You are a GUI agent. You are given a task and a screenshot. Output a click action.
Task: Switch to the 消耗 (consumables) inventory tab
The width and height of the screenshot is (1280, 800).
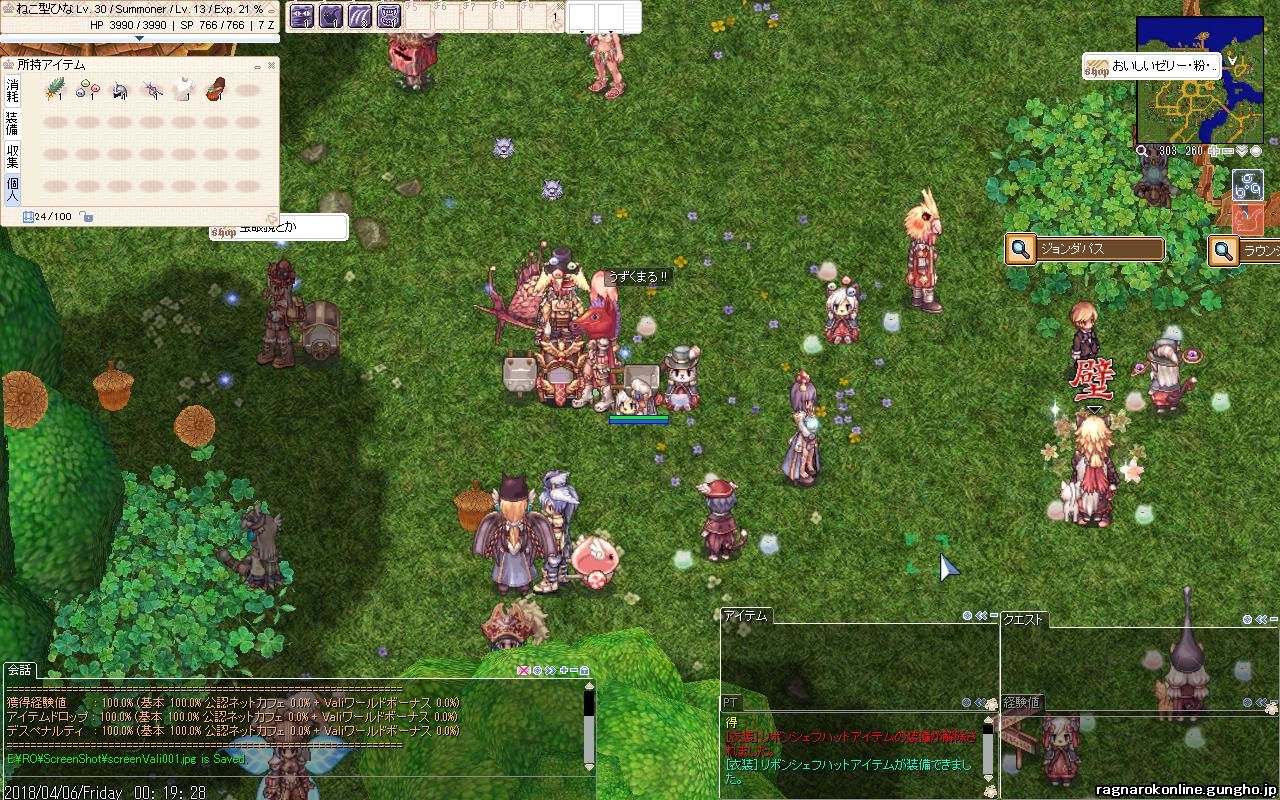coord(13,91)
